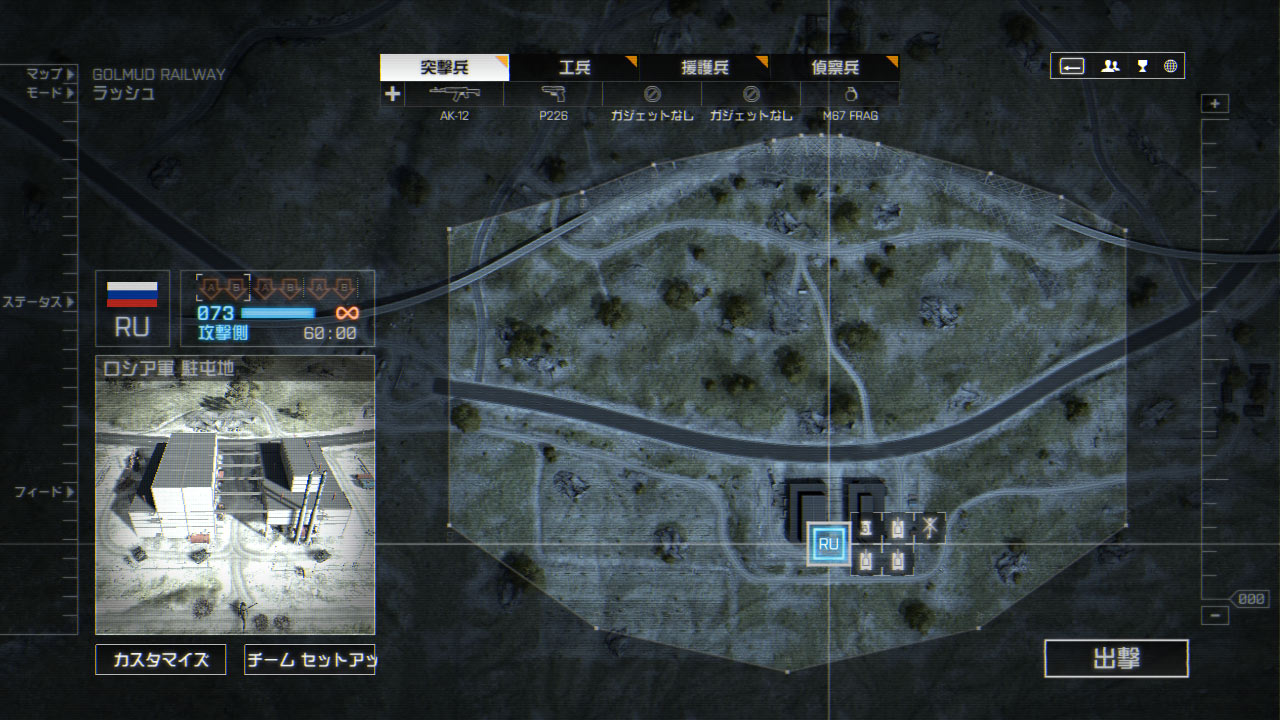
Task: Select the AK-12 primary weapon slot
Action: [x=454, y=94]
